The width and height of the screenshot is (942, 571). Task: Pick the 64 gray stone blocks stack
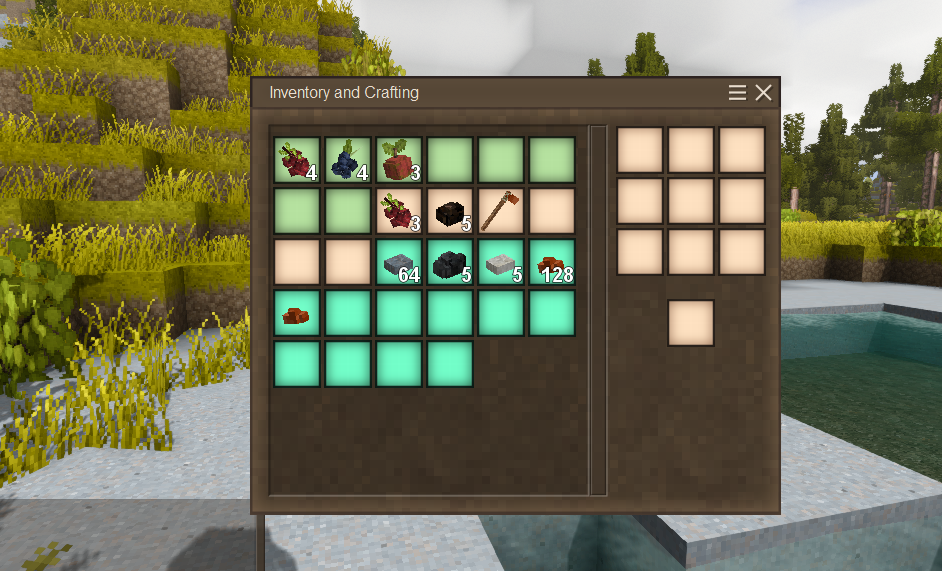point(399,262)
